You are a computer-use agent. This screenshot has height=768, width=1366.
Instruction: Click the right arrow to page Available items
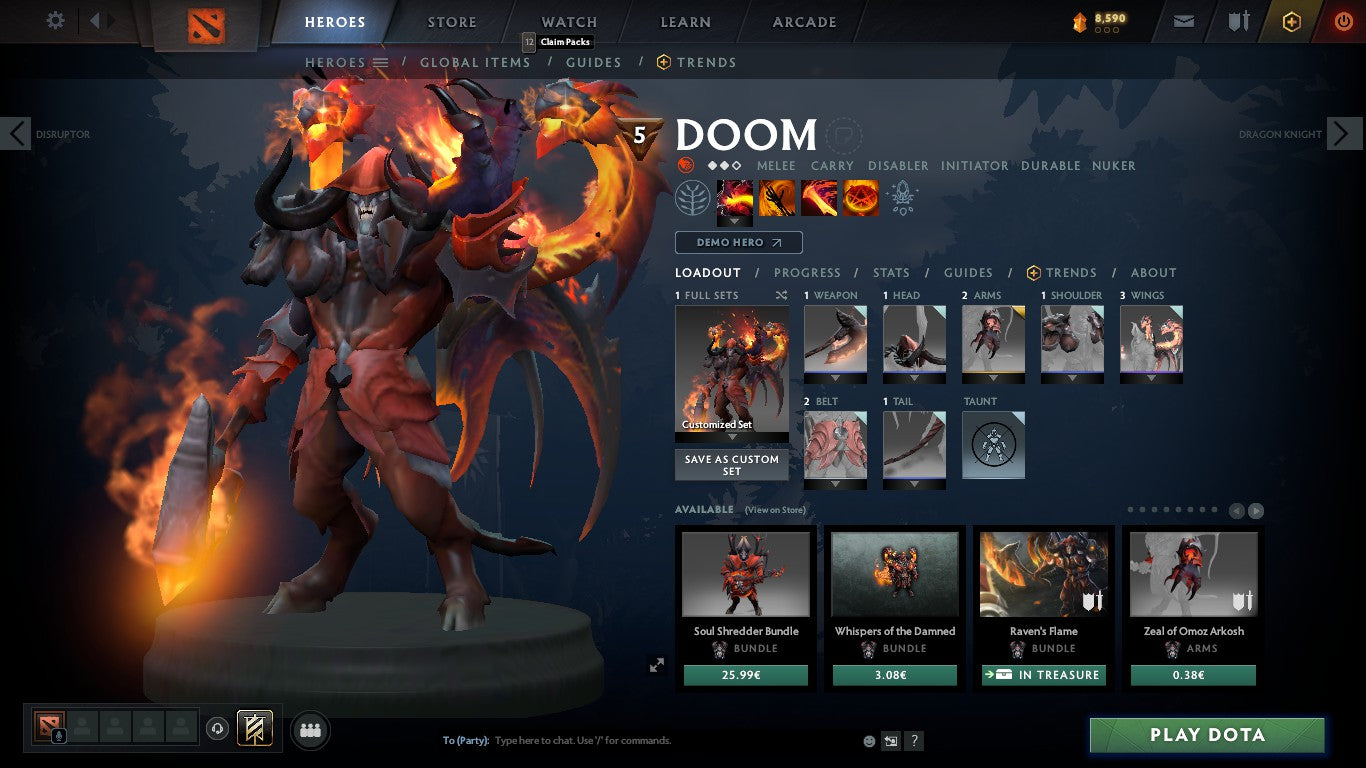1258,509
